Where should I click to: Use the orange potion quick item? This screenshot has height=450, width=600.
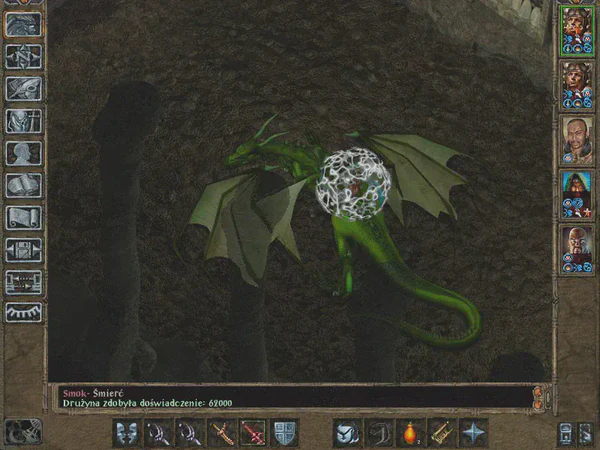coord(409,432)
